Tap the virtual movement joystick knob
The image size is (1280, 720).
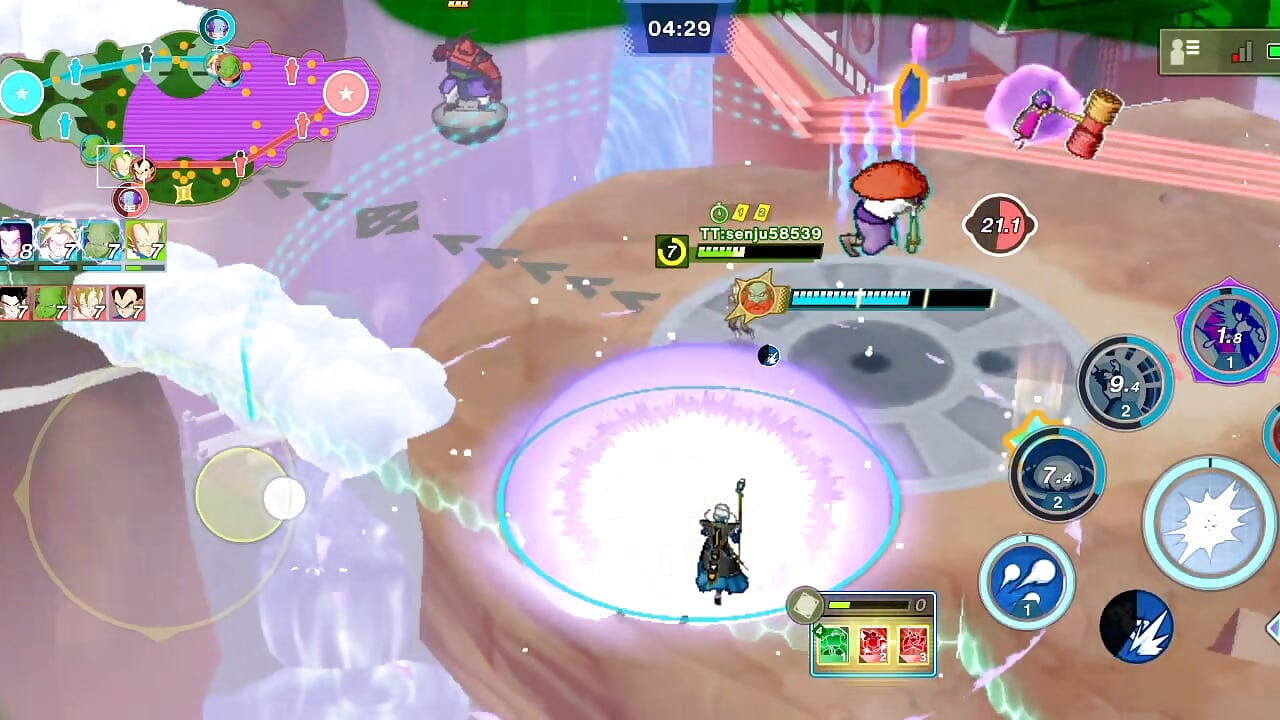(283, 498)
